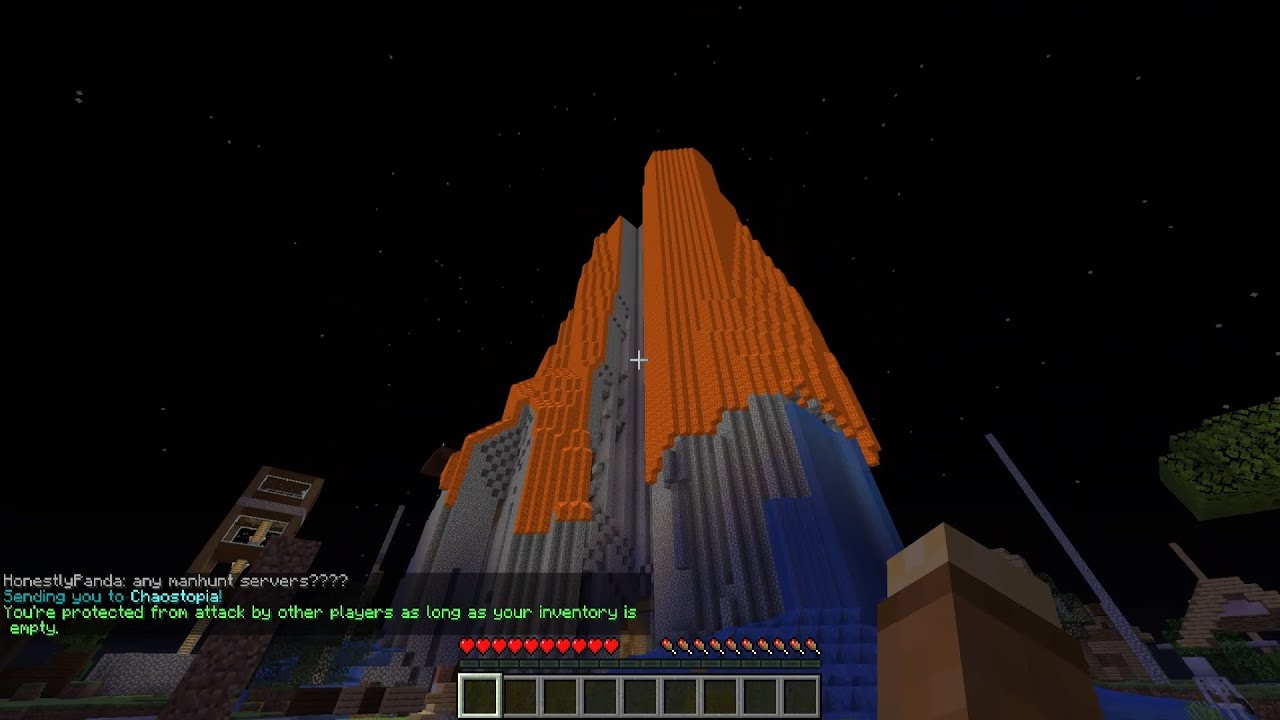
Task: Click the first health heart icon
Action: coord(465,645)
